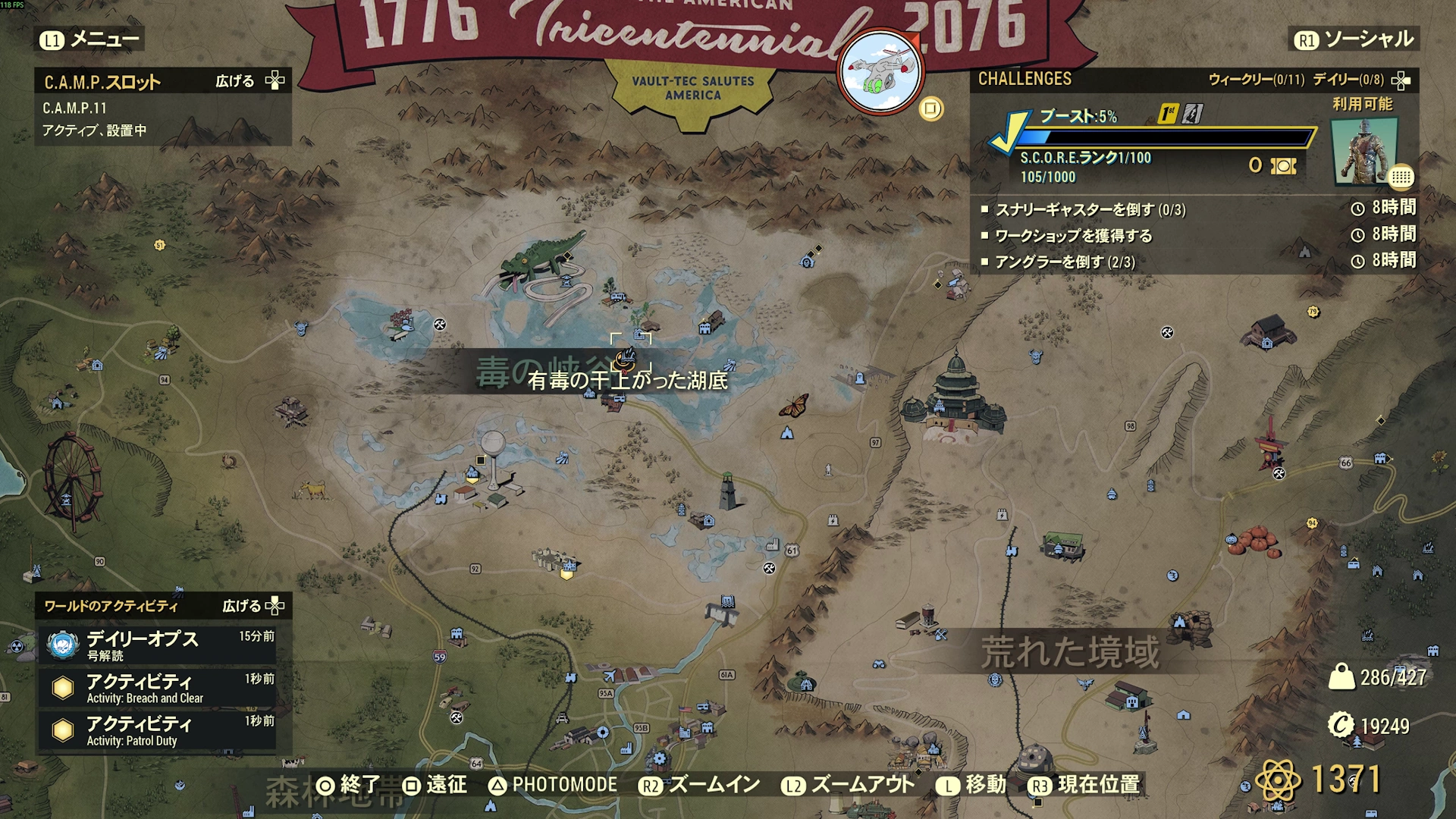Image resolution: width=1456 pixels, height=819 pixels.
Task: Select the ワークショップを獲得する challenge
Action: 1073,236
